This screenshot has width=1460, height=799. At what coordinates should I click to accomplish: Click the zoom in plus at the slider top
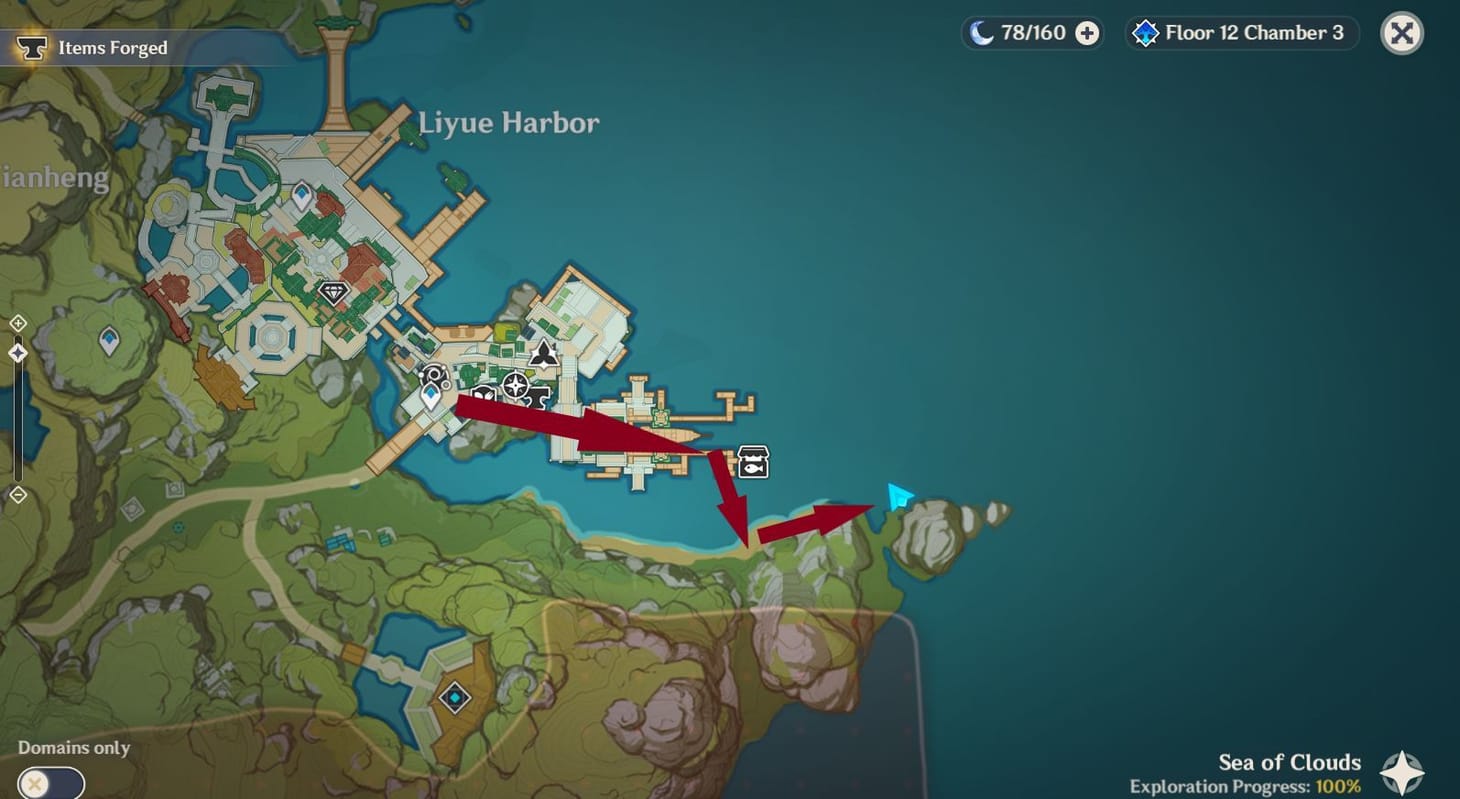pyautogui.click(x=18, y=324)
